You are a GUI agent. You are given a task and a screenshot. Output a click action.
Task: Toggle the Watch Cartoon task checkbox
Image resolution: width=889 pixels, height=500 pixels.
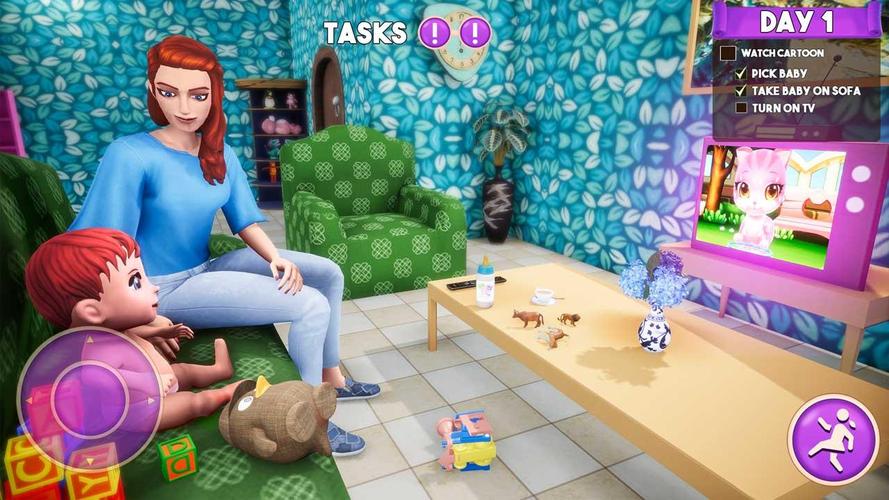[728, 53]
